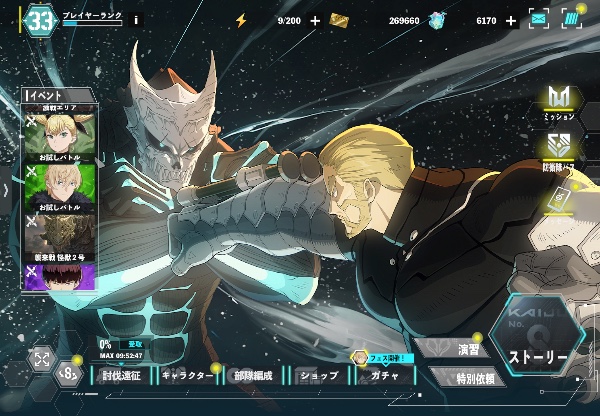Toggle the fullscreen expand hexagon icon
Screen dimensions: 600x416
click(42, 358)
